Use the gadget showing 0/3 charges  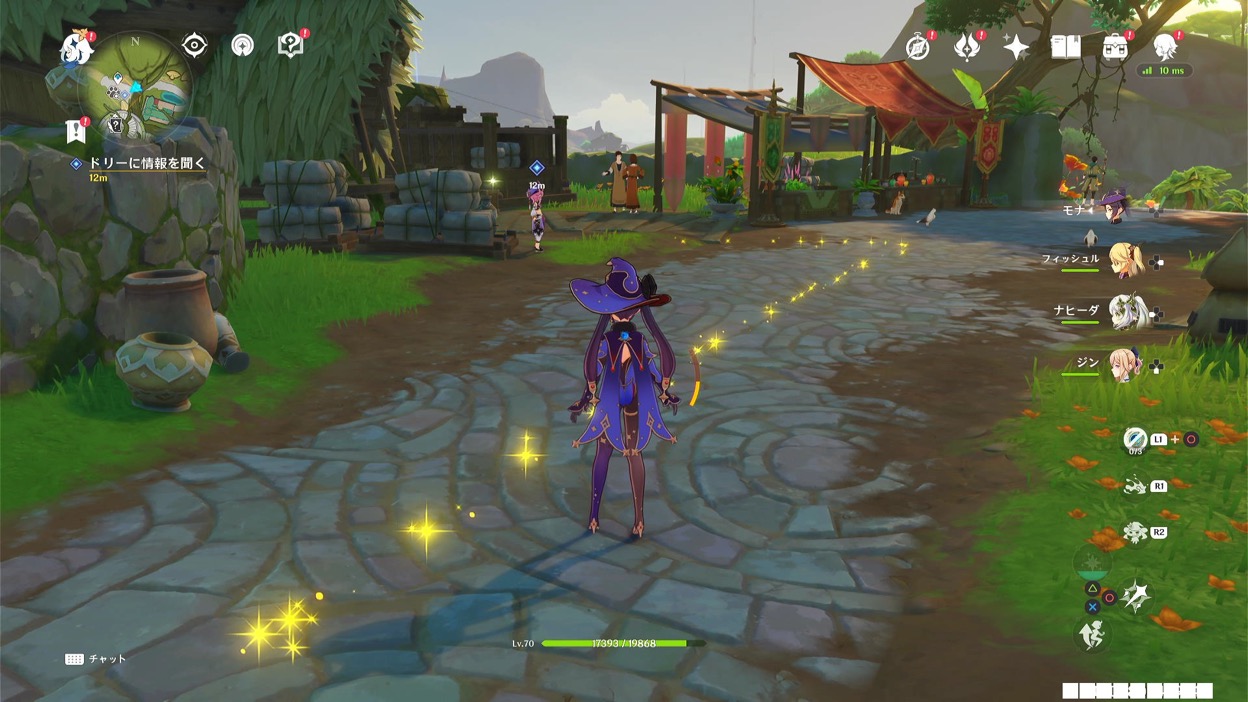coord(1135,439)
